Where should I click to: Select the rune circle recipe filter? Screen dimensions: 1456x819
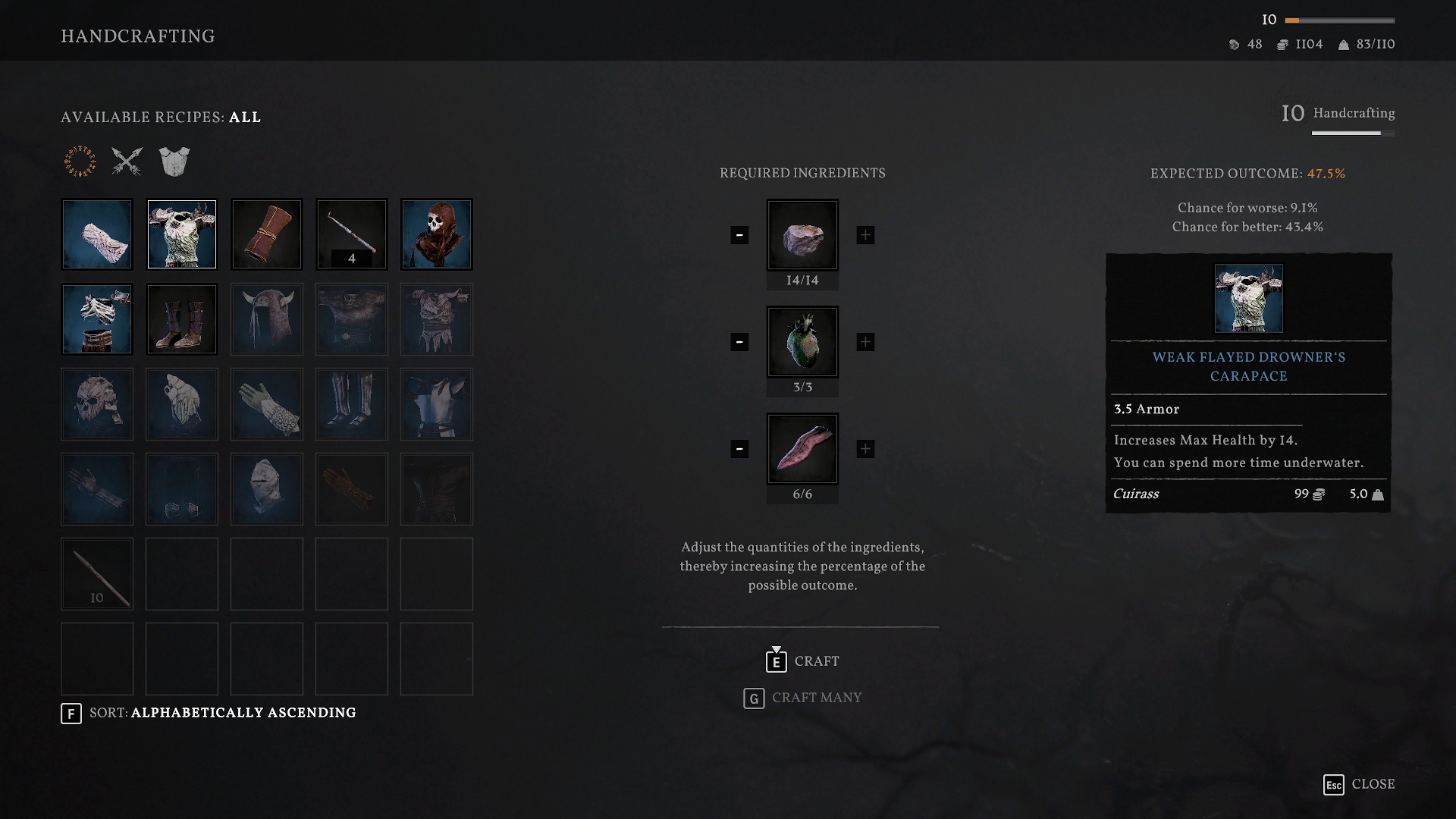(79, 161)
